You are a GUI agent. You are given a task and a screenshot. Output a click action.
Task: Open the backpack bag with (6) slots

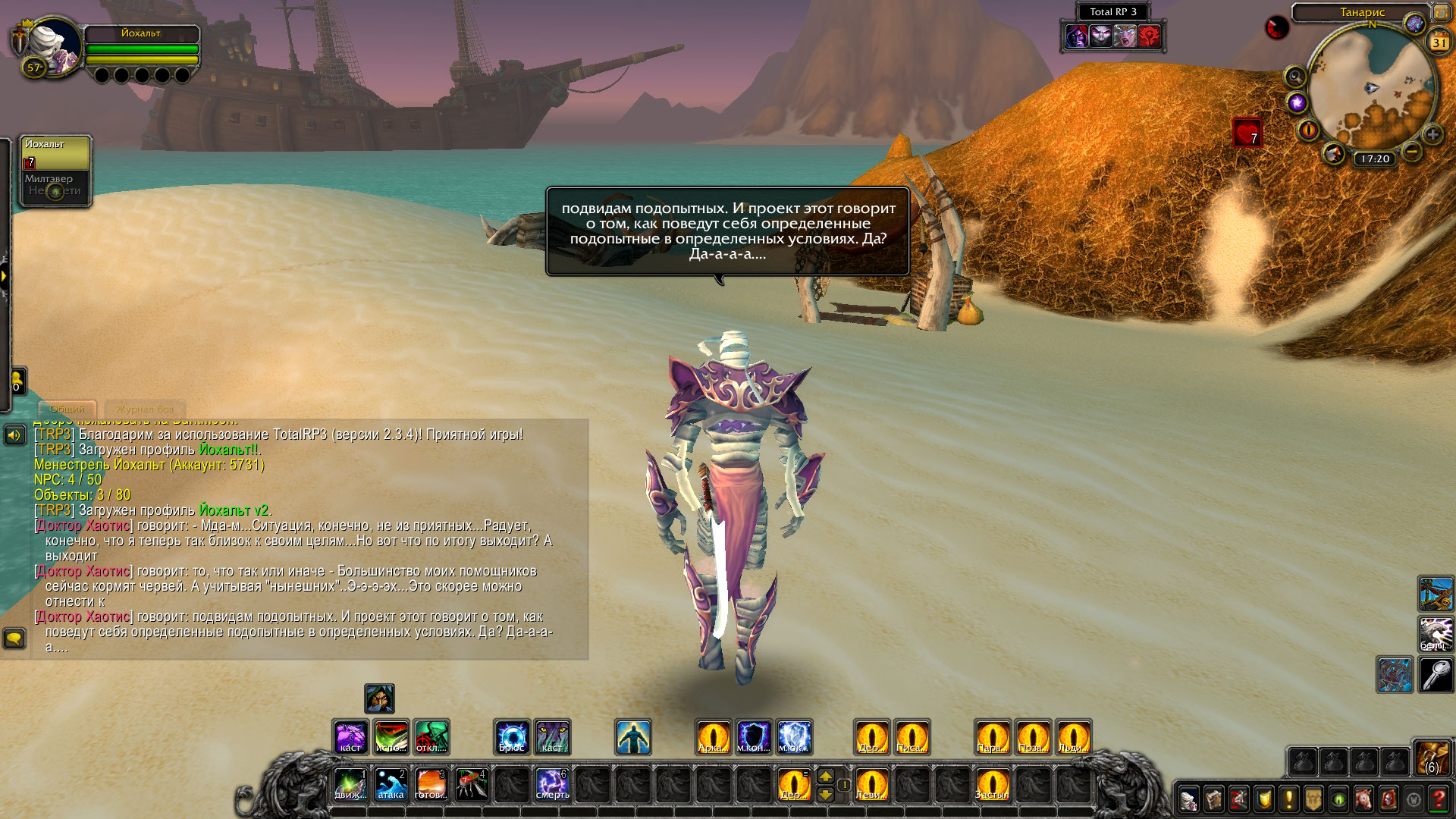1432,757
